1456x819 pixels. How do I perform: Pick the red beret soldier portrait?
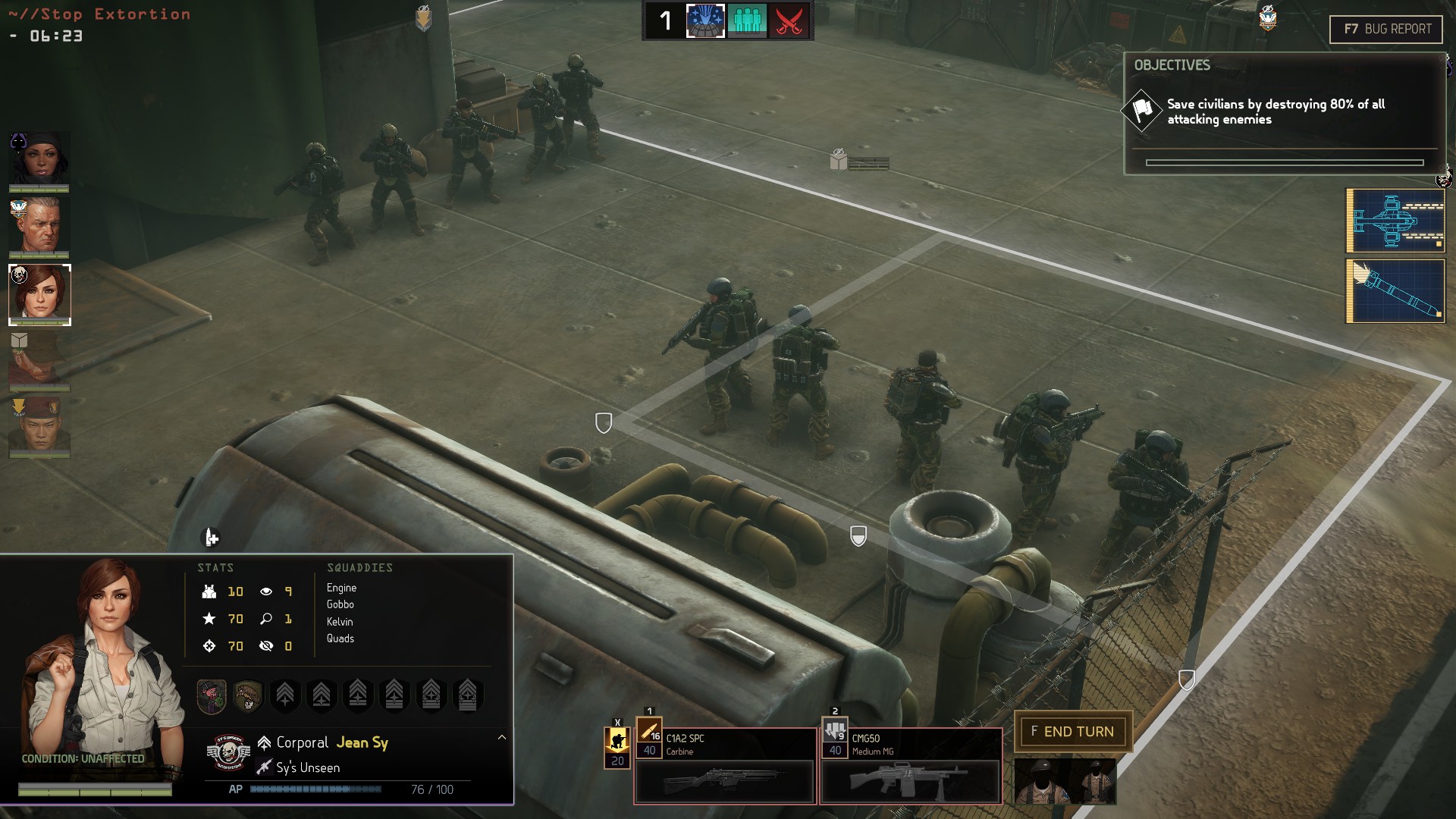pyautogui.click(x=39, y=426)
